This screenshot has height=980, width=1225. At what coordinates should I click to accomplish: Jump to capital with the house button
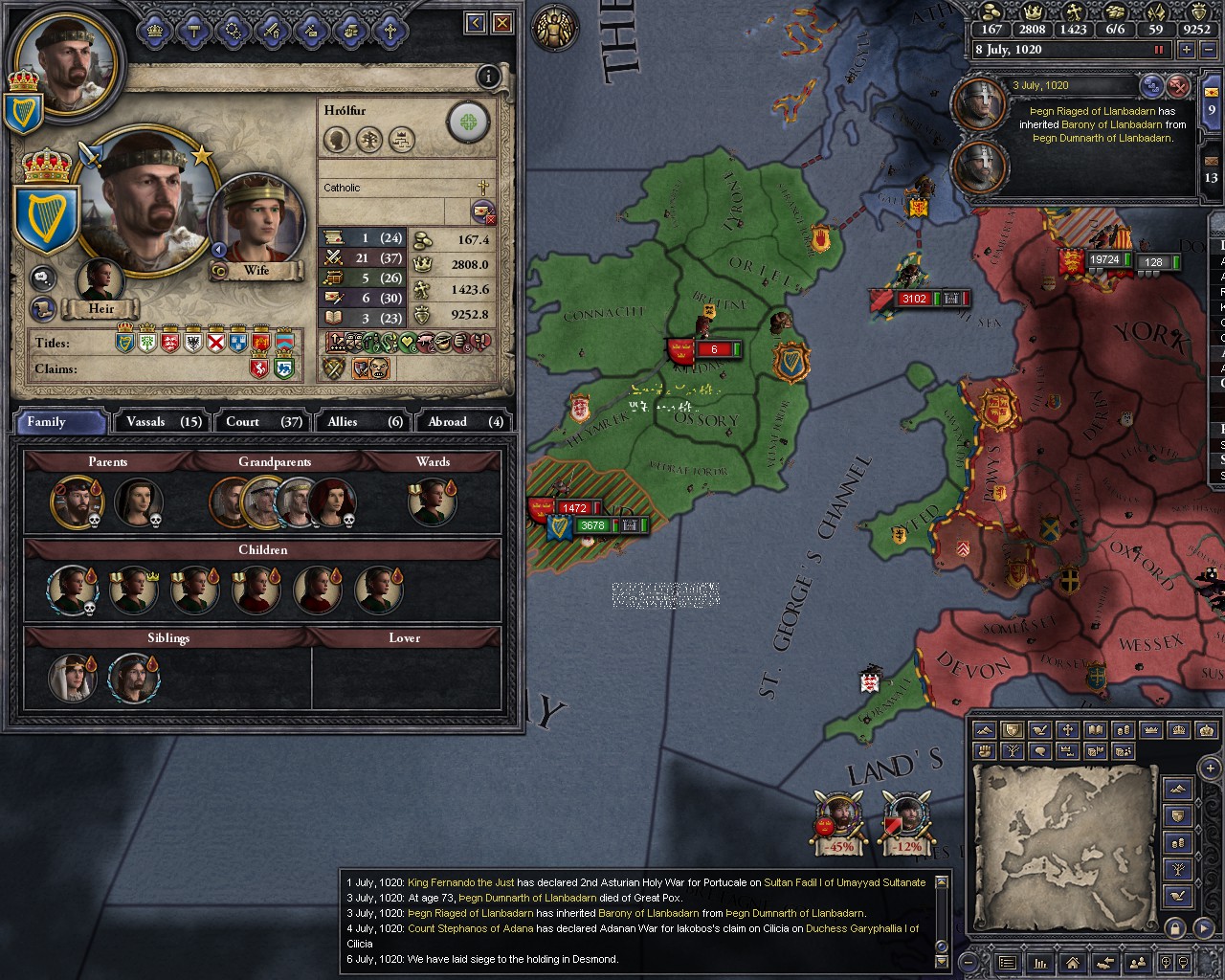(1073, 963)
